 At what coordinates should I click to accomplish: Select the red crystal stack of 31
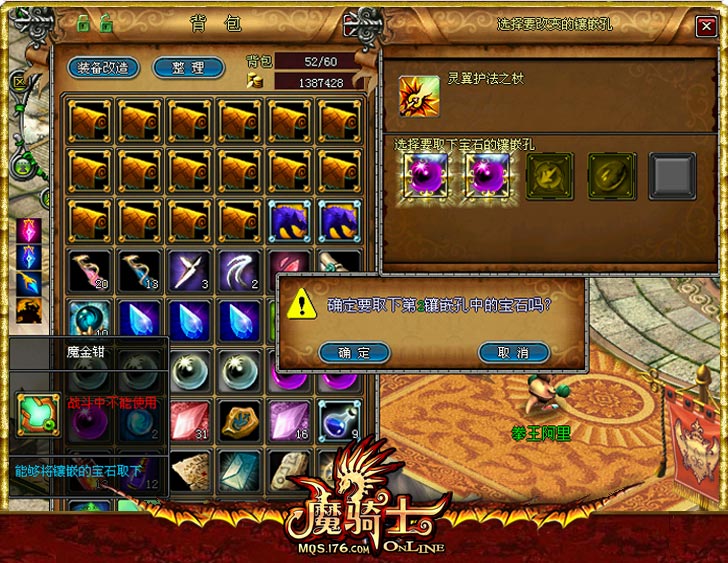tap(190, 420)
